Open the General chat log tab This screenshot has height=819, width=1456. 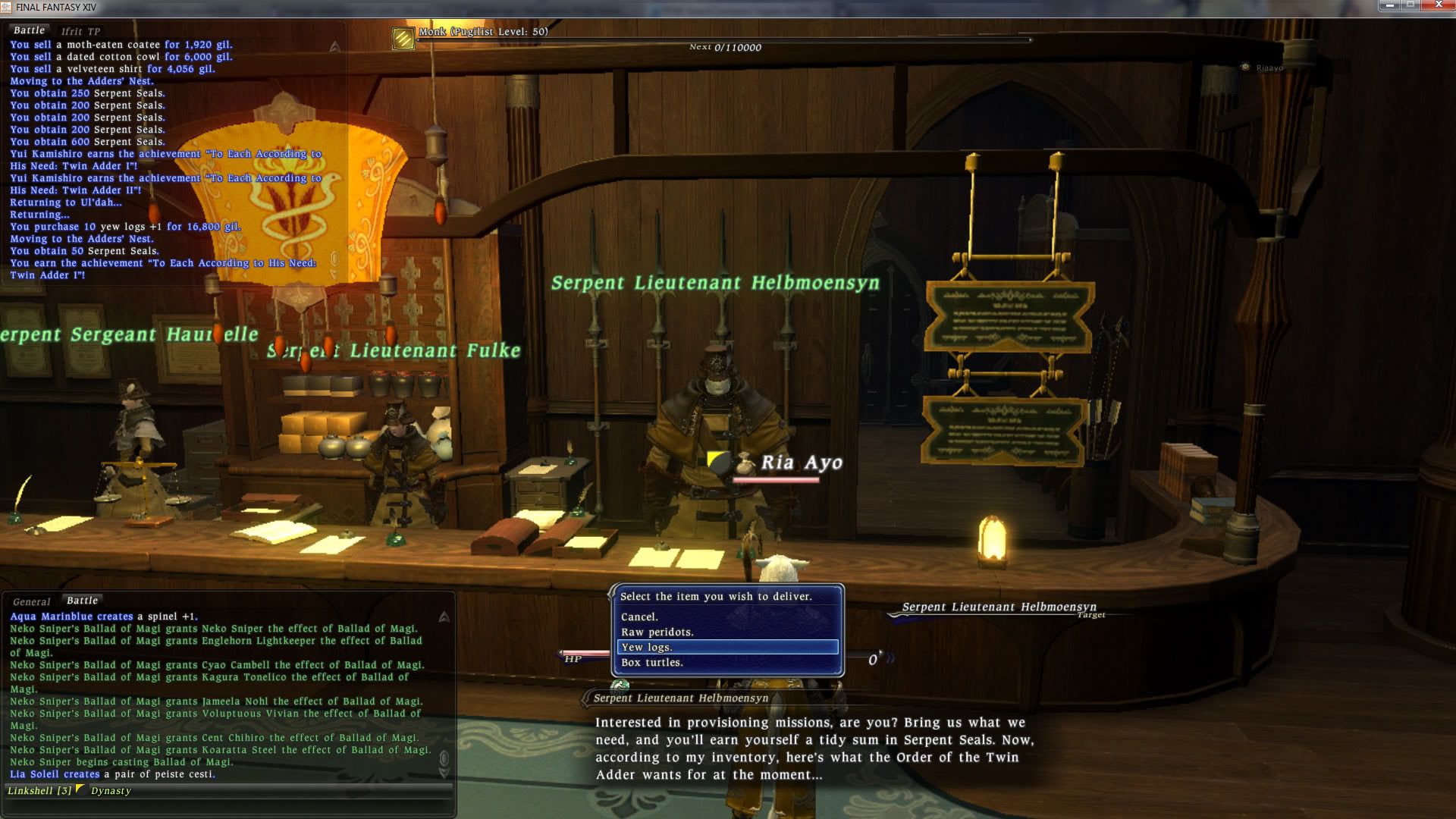(32, 601)
